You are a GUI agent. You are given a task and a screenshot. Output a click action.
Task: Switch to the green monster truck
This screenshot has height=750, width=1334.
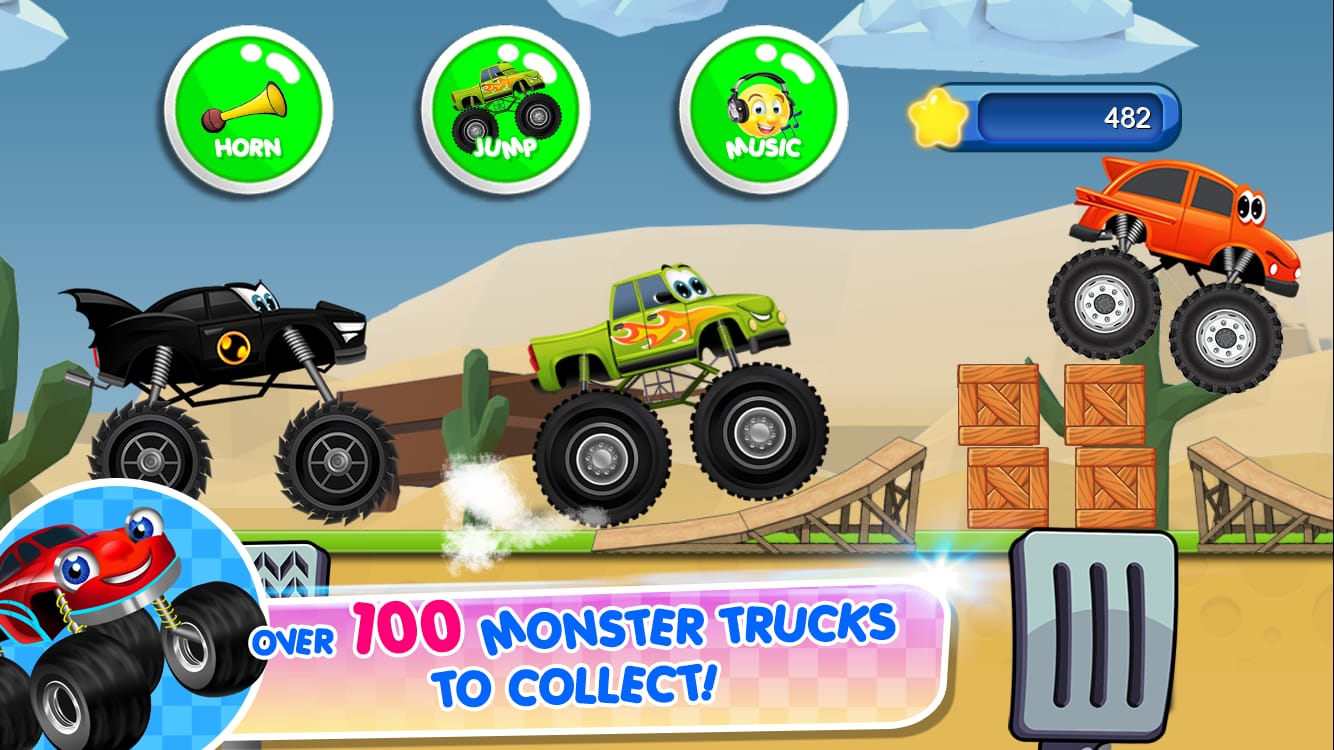coord(670,390)
